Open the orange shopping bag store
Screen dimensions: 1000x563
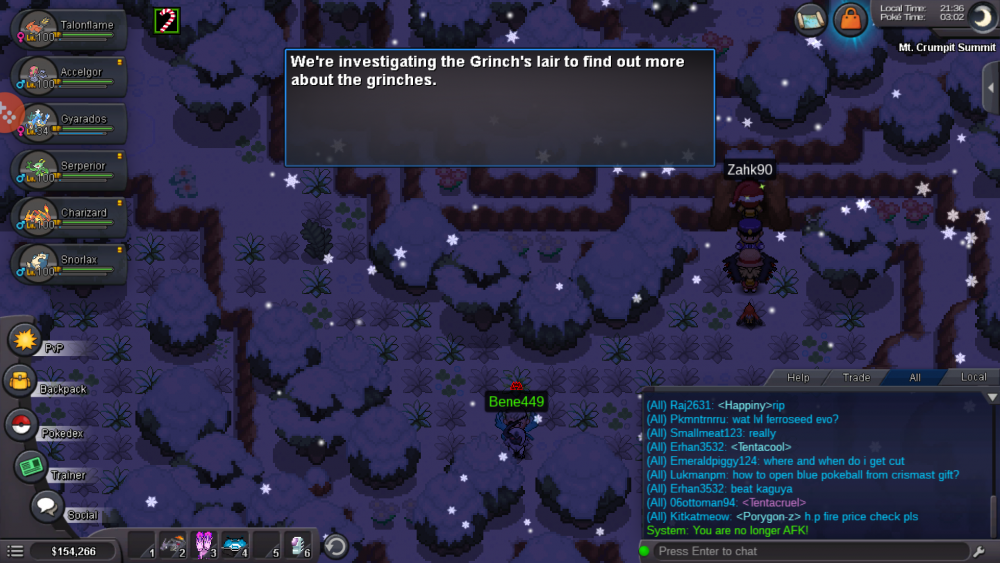point(849,19)
